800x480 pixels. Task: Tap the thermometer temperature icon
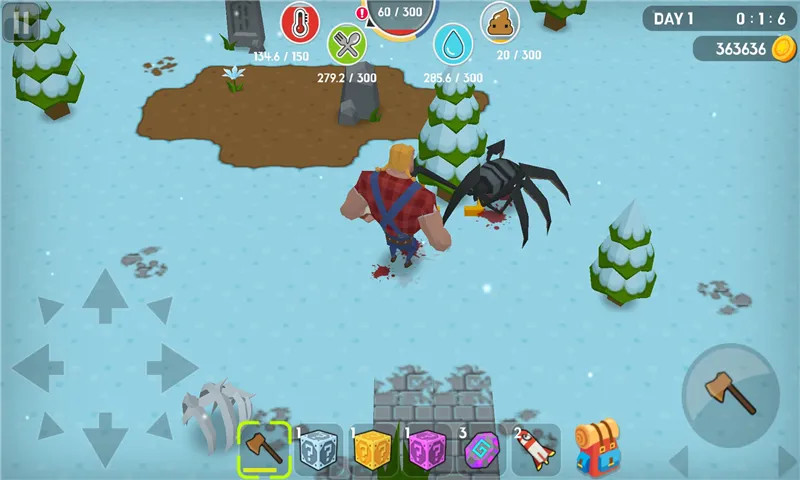pos(299,22)
